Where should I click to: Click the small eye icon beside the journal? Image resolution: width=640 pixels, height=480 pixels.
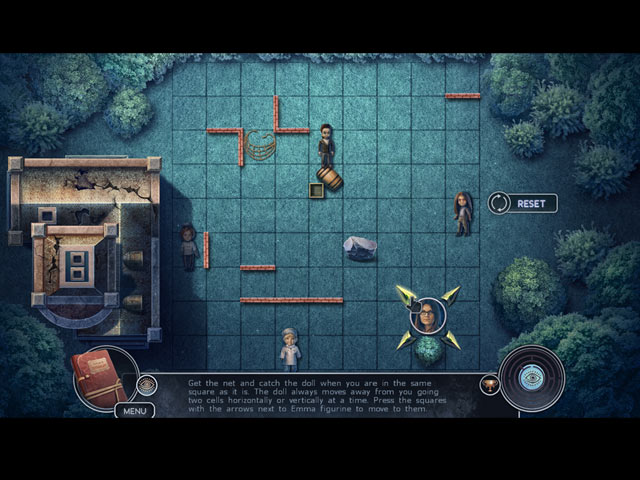pos(147,384)
